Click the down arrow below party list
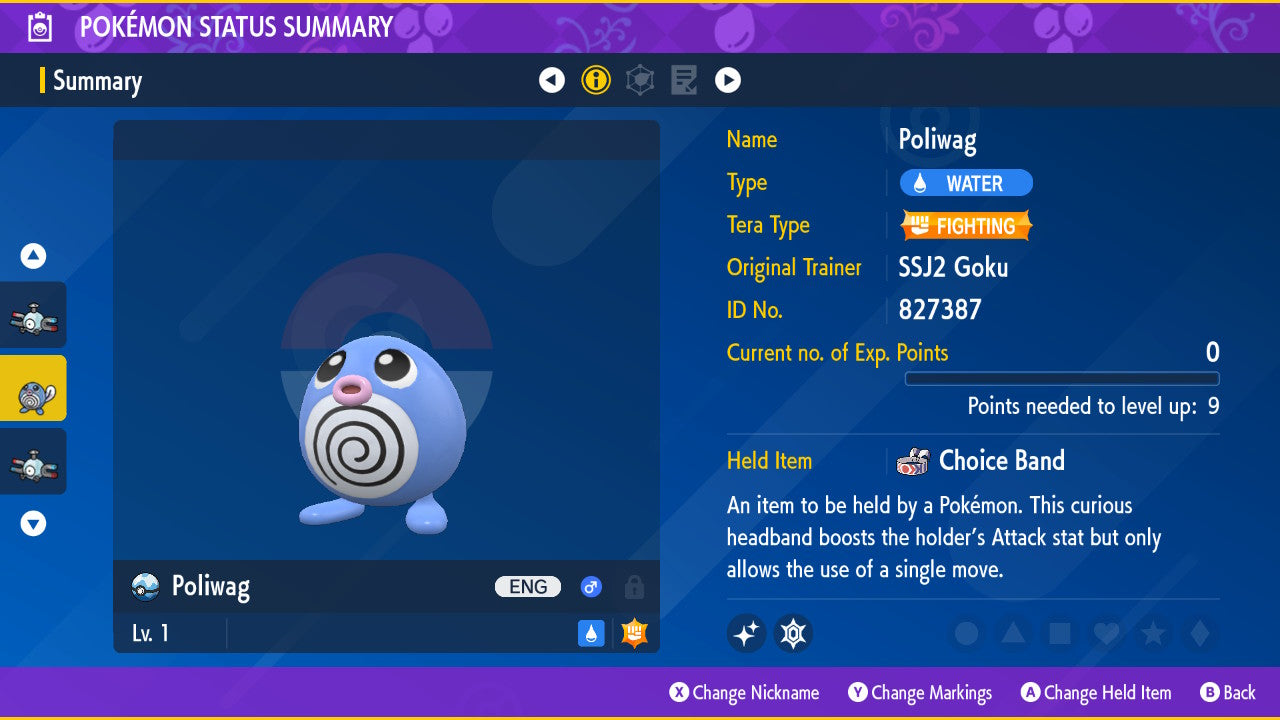The image size is (1280, 720). point(33,523)
